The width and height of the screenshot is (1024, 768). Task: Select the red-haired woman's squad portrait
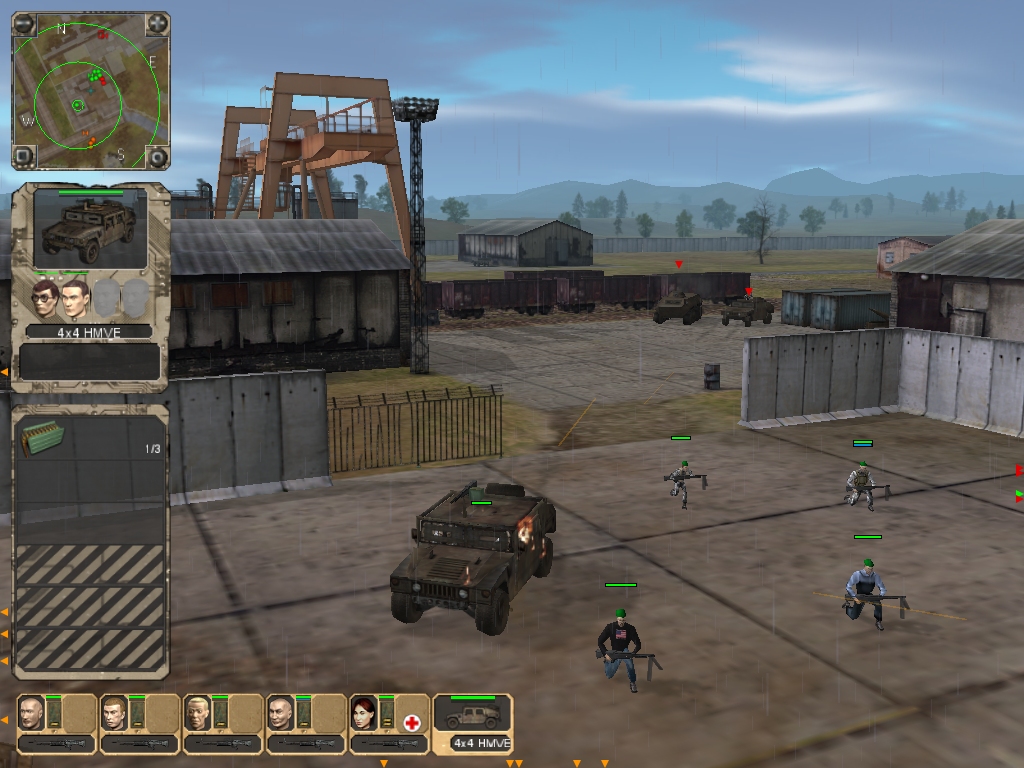tap(364, 713)
